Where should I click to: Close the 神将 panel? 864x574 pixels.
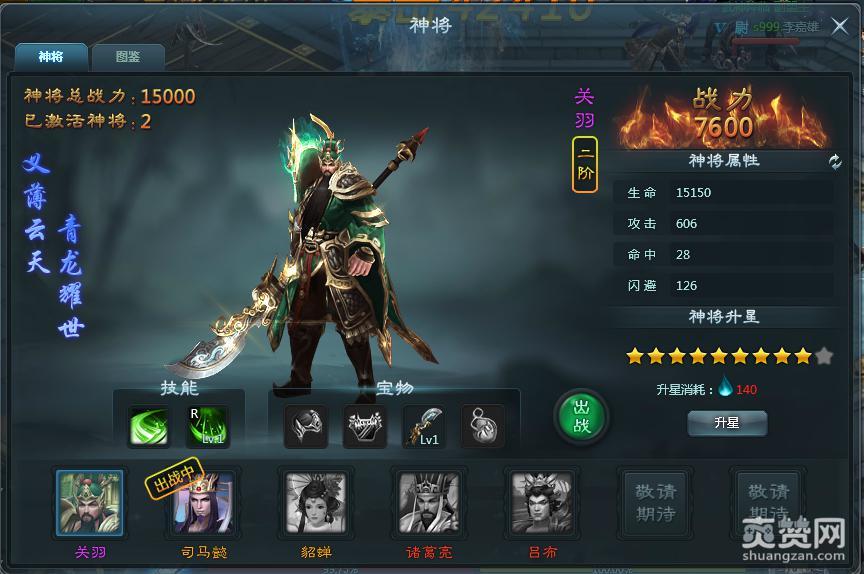(x=839, y=27)
